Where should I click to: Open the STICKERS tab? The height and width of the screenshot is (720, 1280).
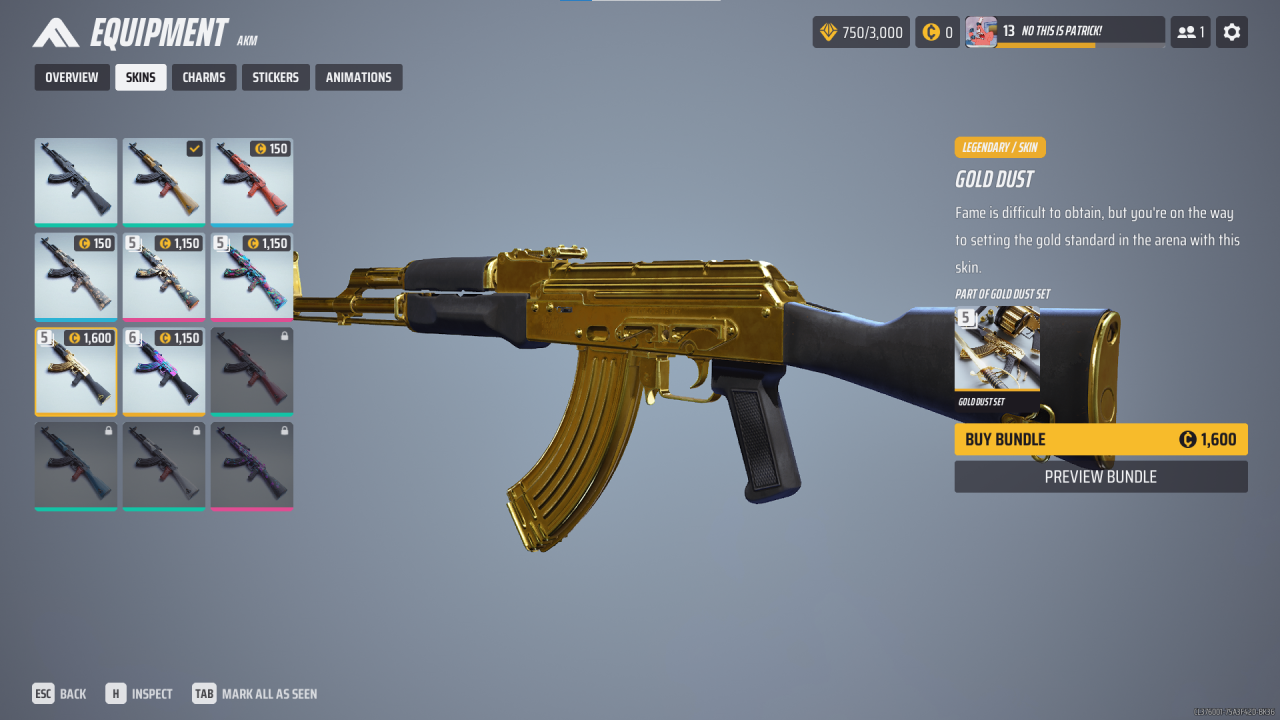tap(276, 77)
